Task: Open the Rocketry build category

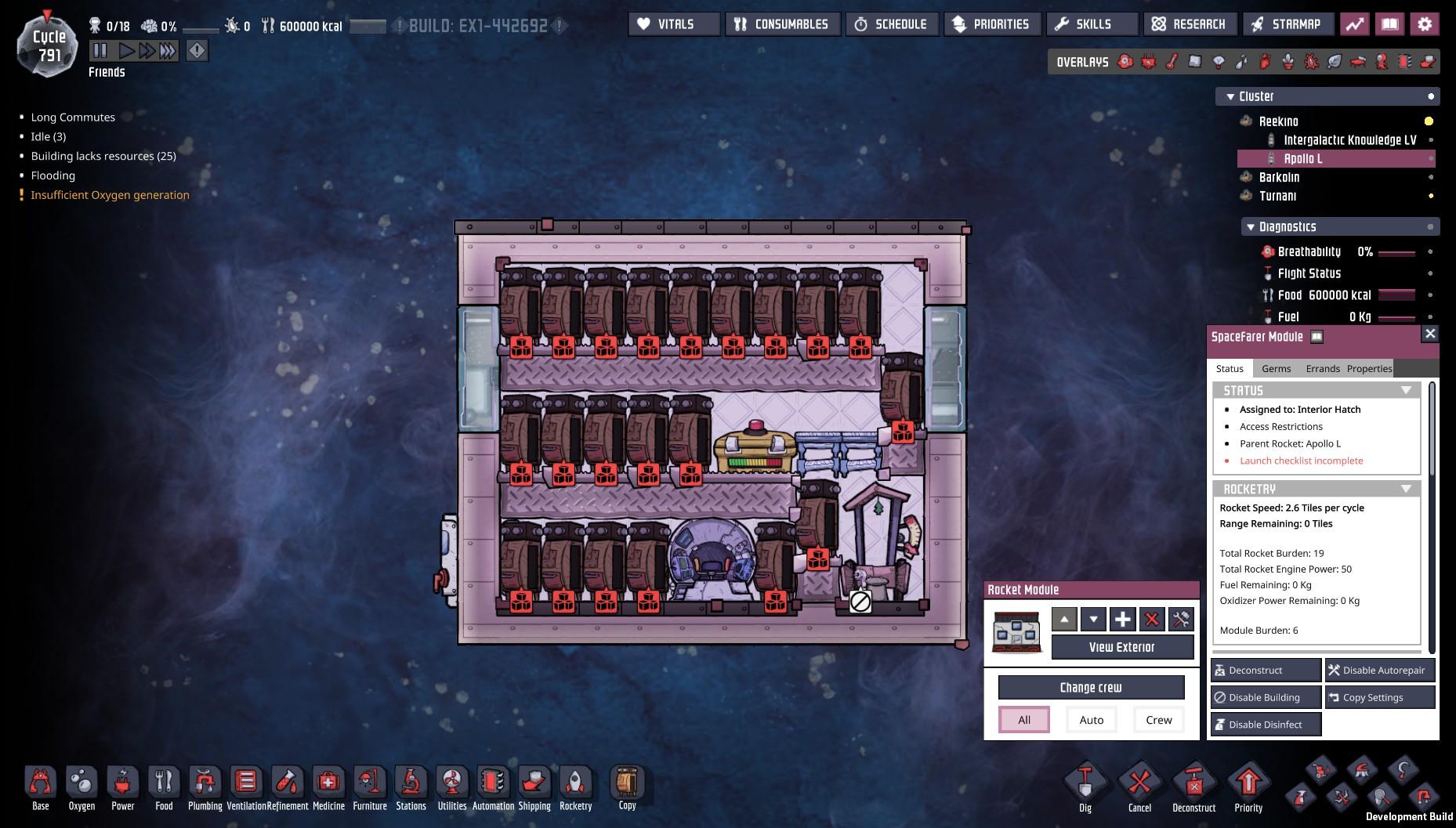Action: [x=575, y=787]
